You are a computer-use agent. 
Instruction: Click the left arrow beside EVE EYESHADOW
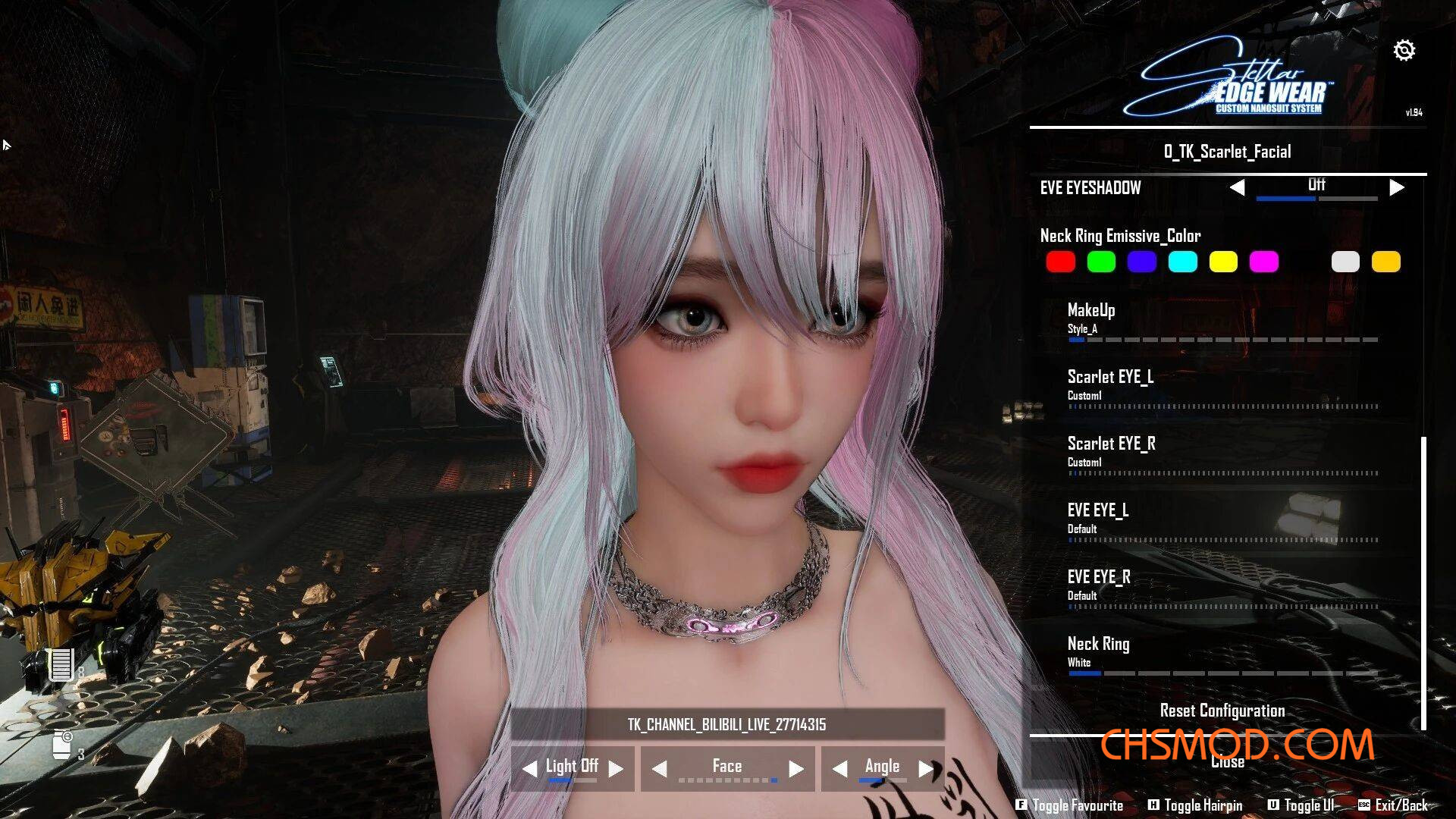1239,187
